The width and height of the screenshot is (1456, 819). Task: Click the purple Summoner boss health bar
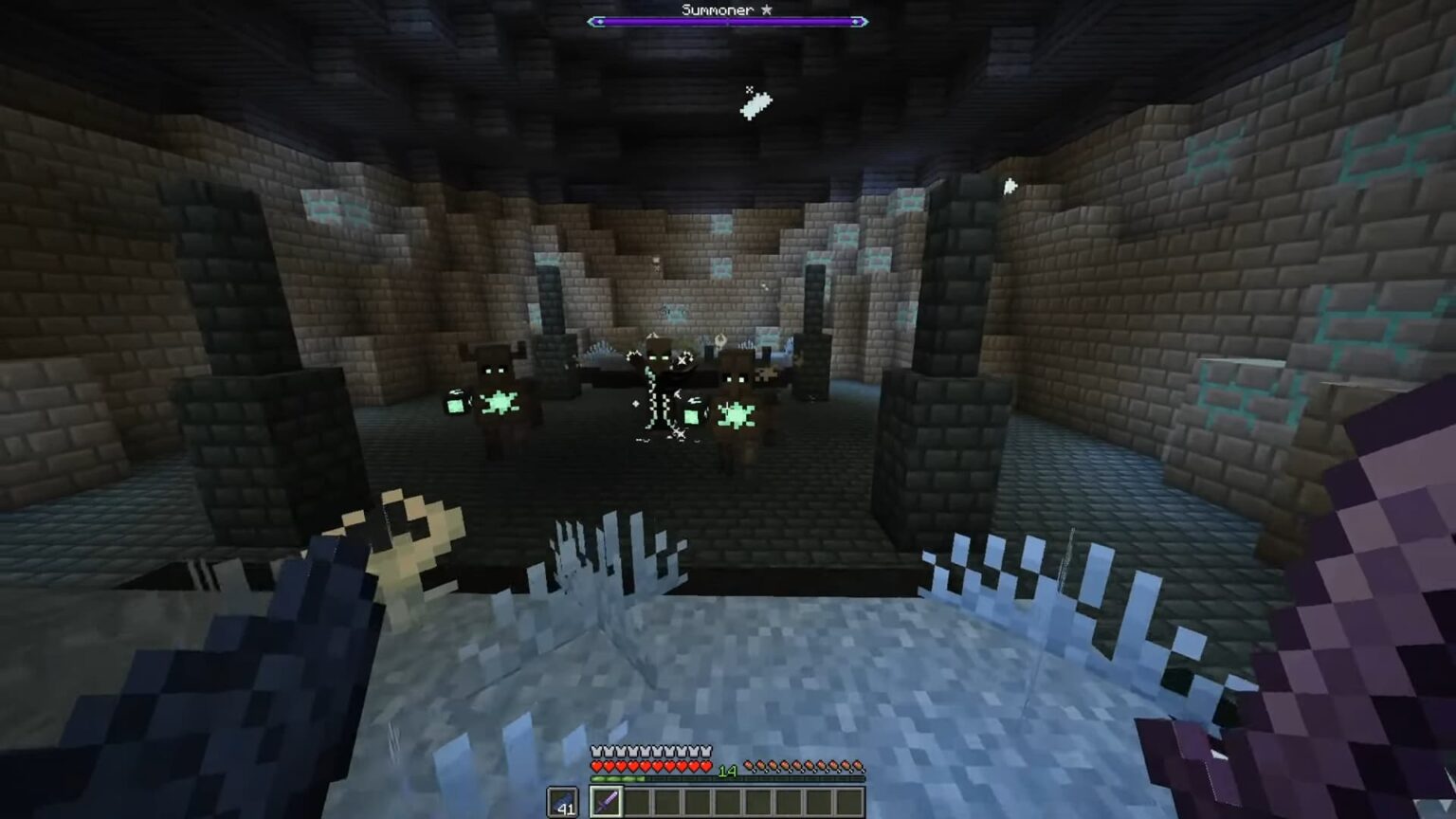pyautogui.click(x=728, y=20)
